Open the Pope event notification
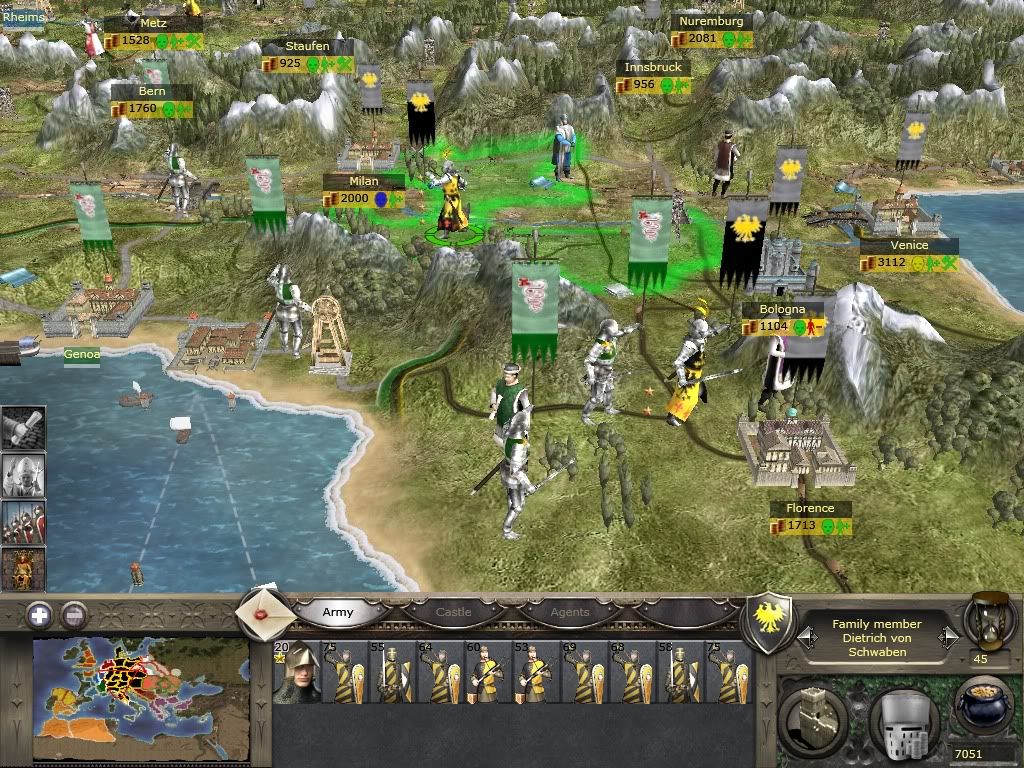Image resolution: width=1024 pixels, height=768 pixels. coord(23,475)
